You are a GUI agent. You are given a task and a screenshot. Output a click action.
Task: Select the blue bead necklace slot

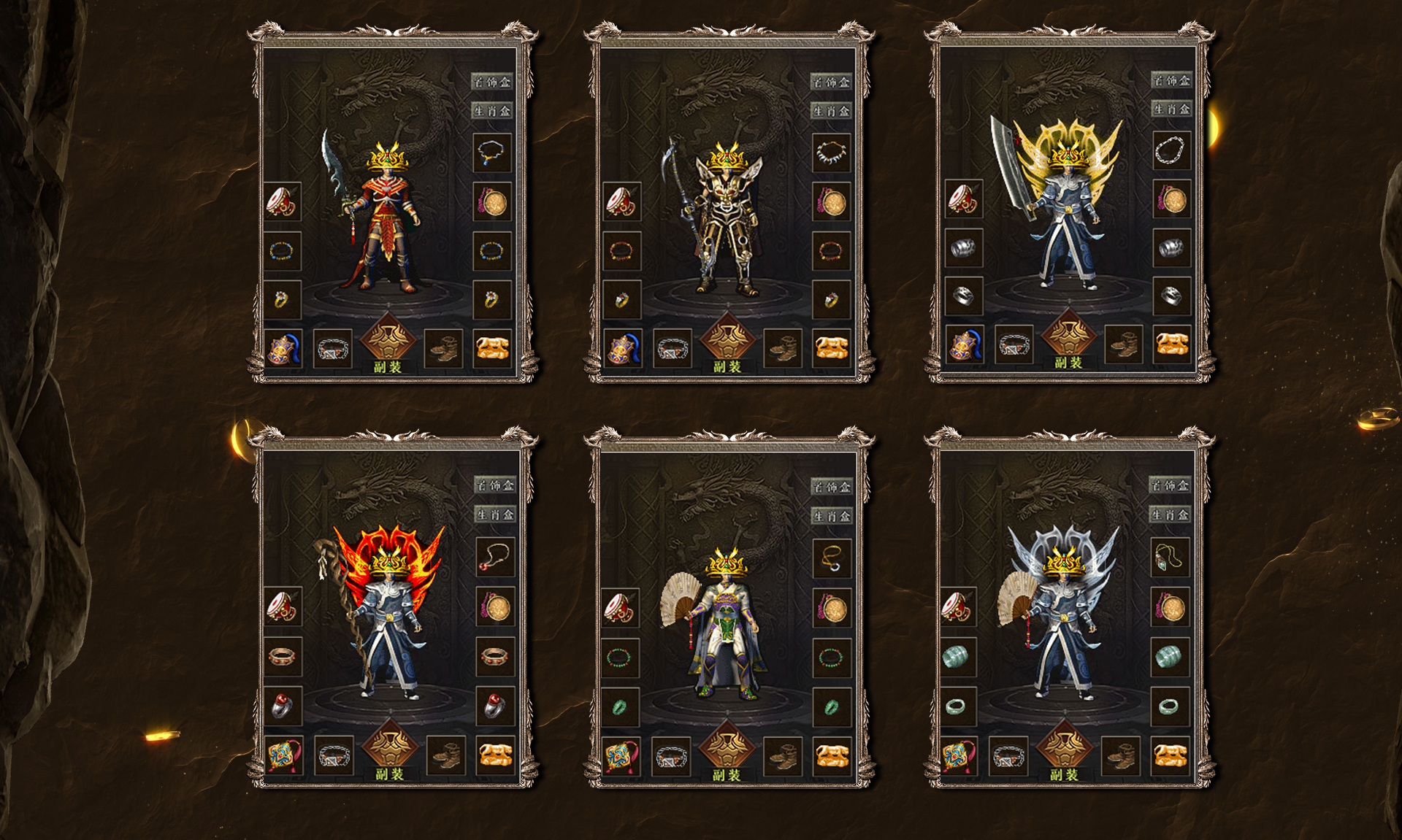[491, 153]
